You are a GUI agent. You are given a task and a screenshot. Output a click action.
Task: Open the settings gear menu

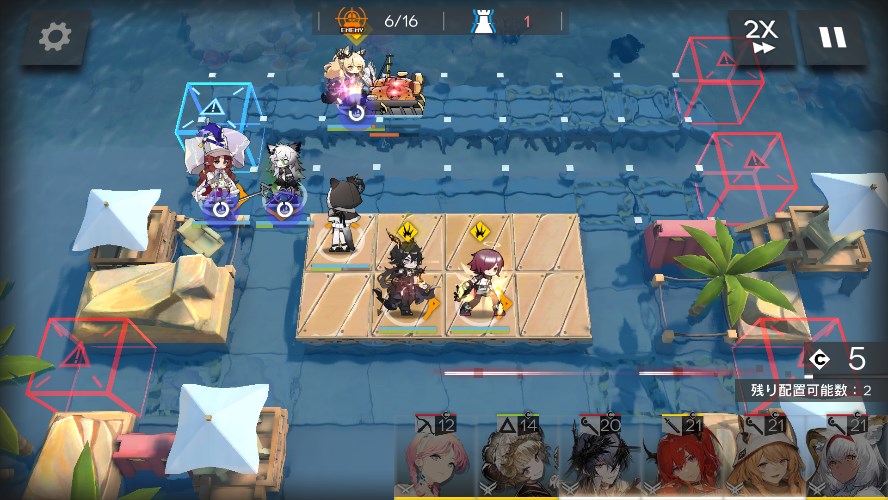[55, 38]
